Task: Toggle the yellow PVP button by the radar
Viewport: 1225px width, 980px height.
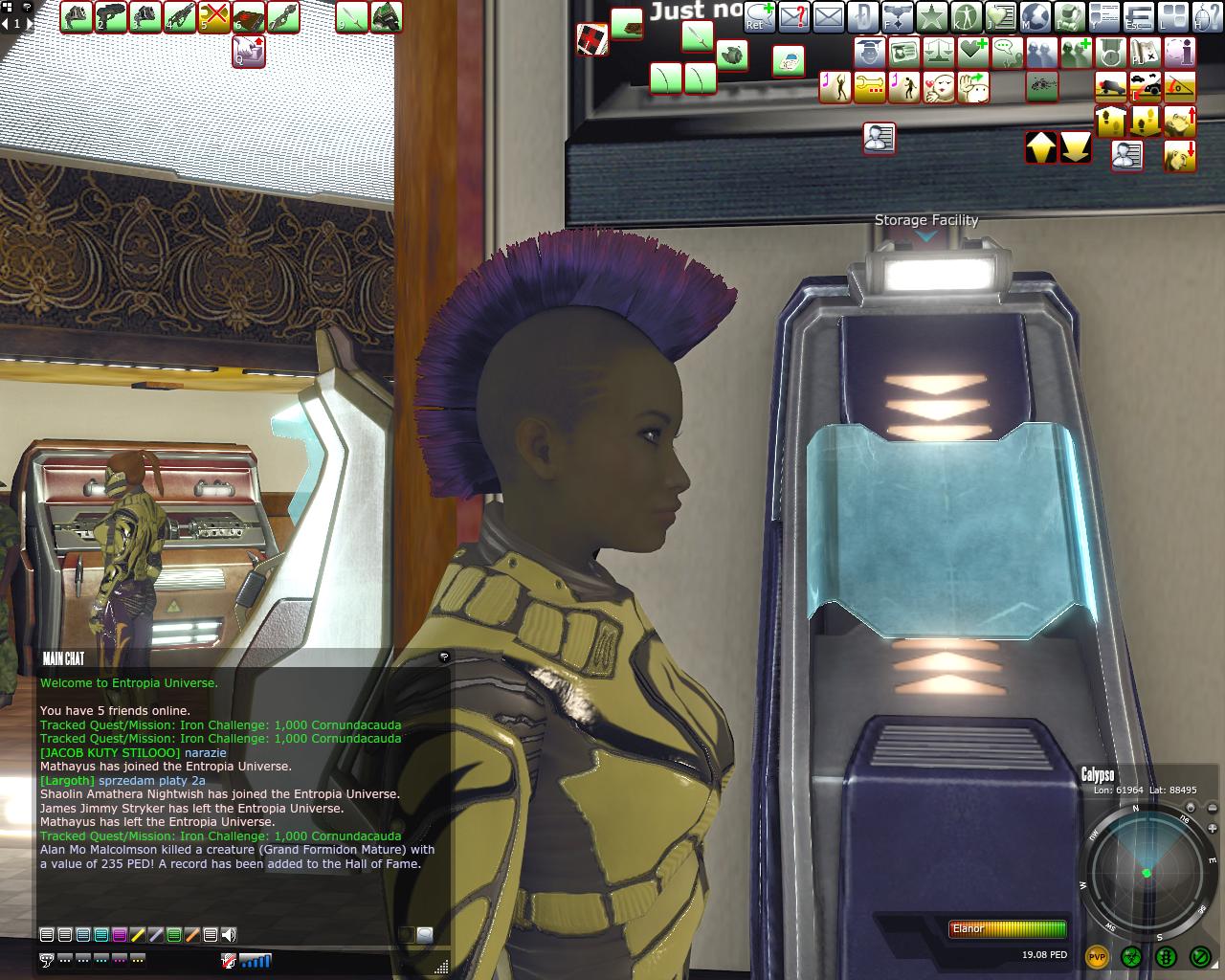Action: click(1097, 956)
